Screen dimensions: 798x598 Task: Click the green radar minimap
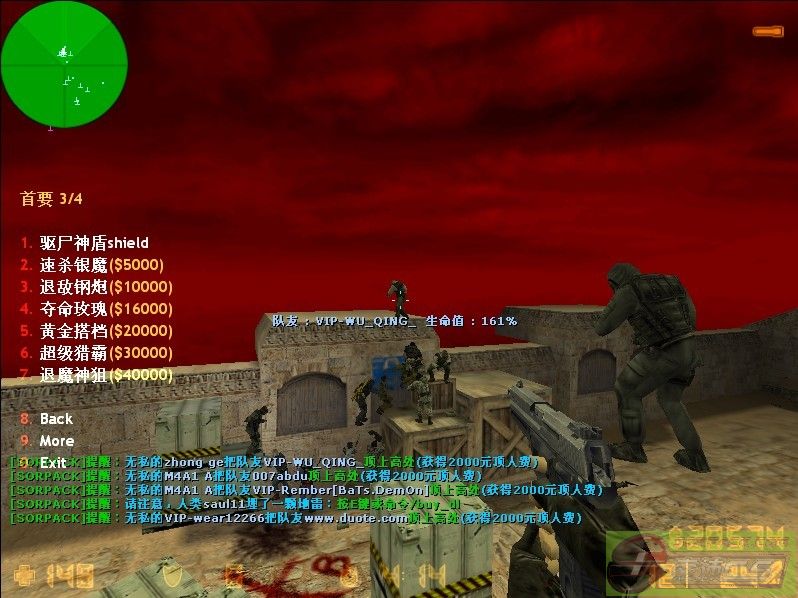coord(64,64)
